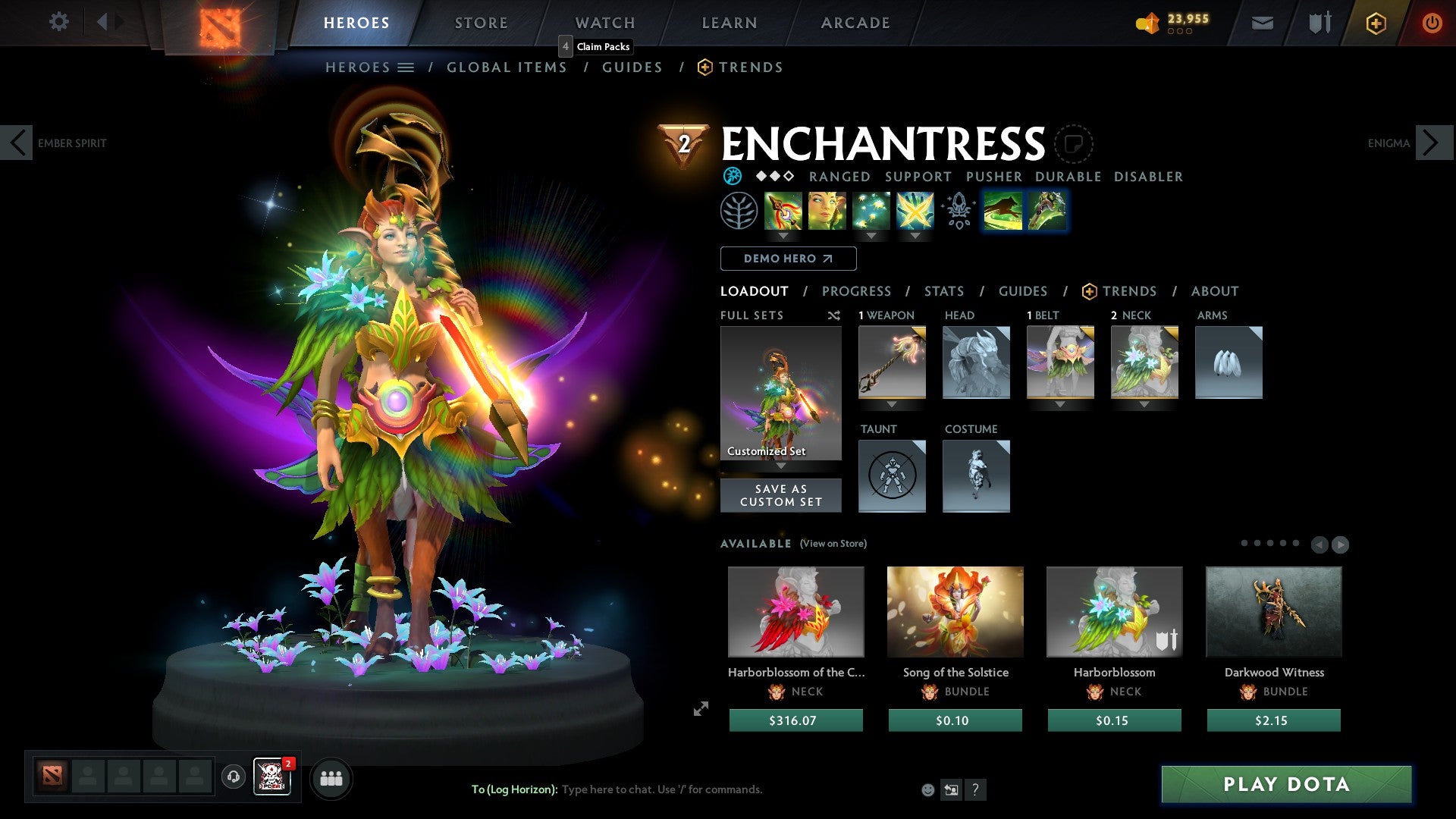Open the mail inbox icon
Image resolution: width=1456 pixels, height=819 pixels.
[1262, 23]
